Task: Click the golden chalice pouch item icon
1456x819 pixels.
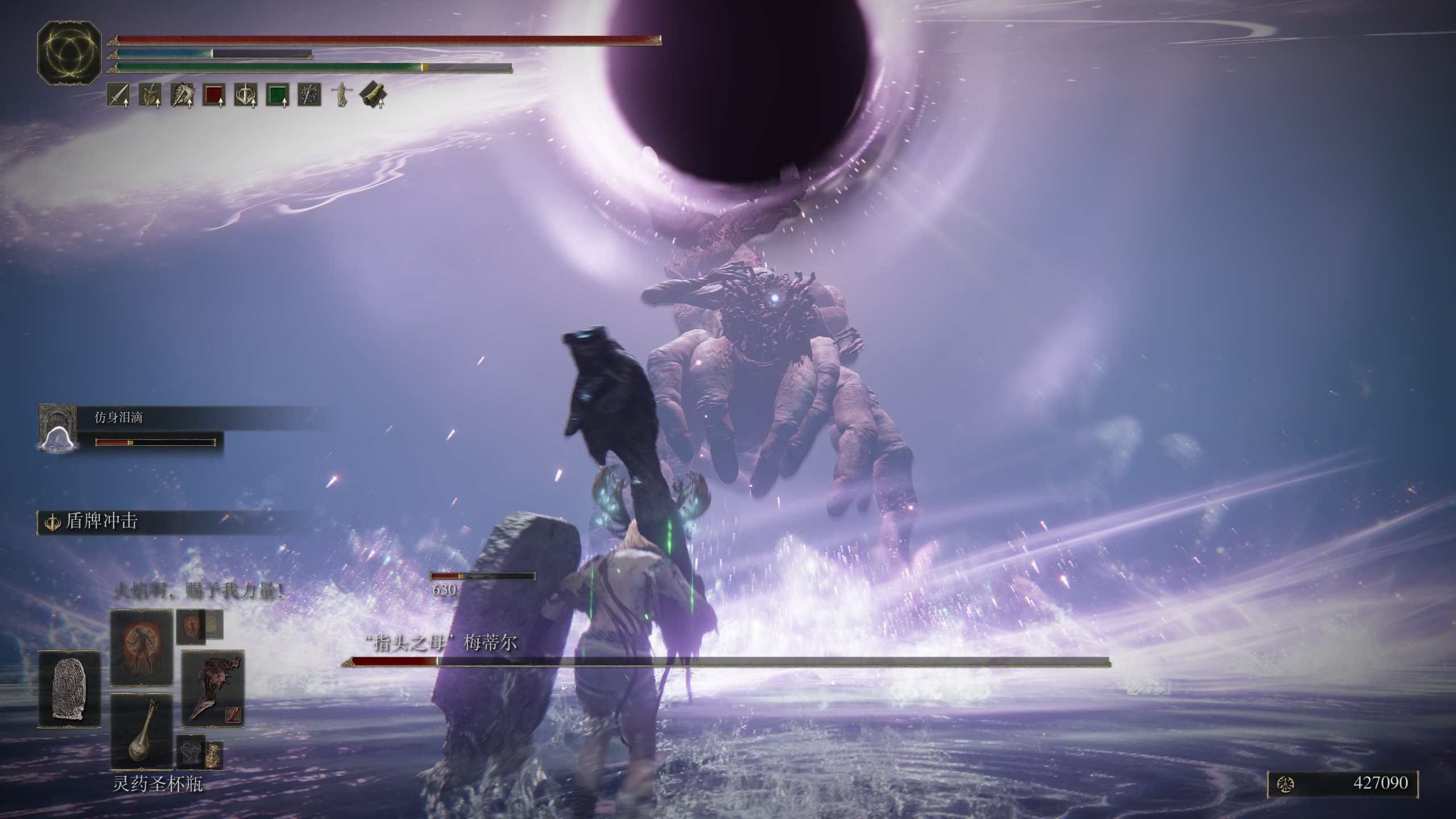Action: (x=214, y=754)
